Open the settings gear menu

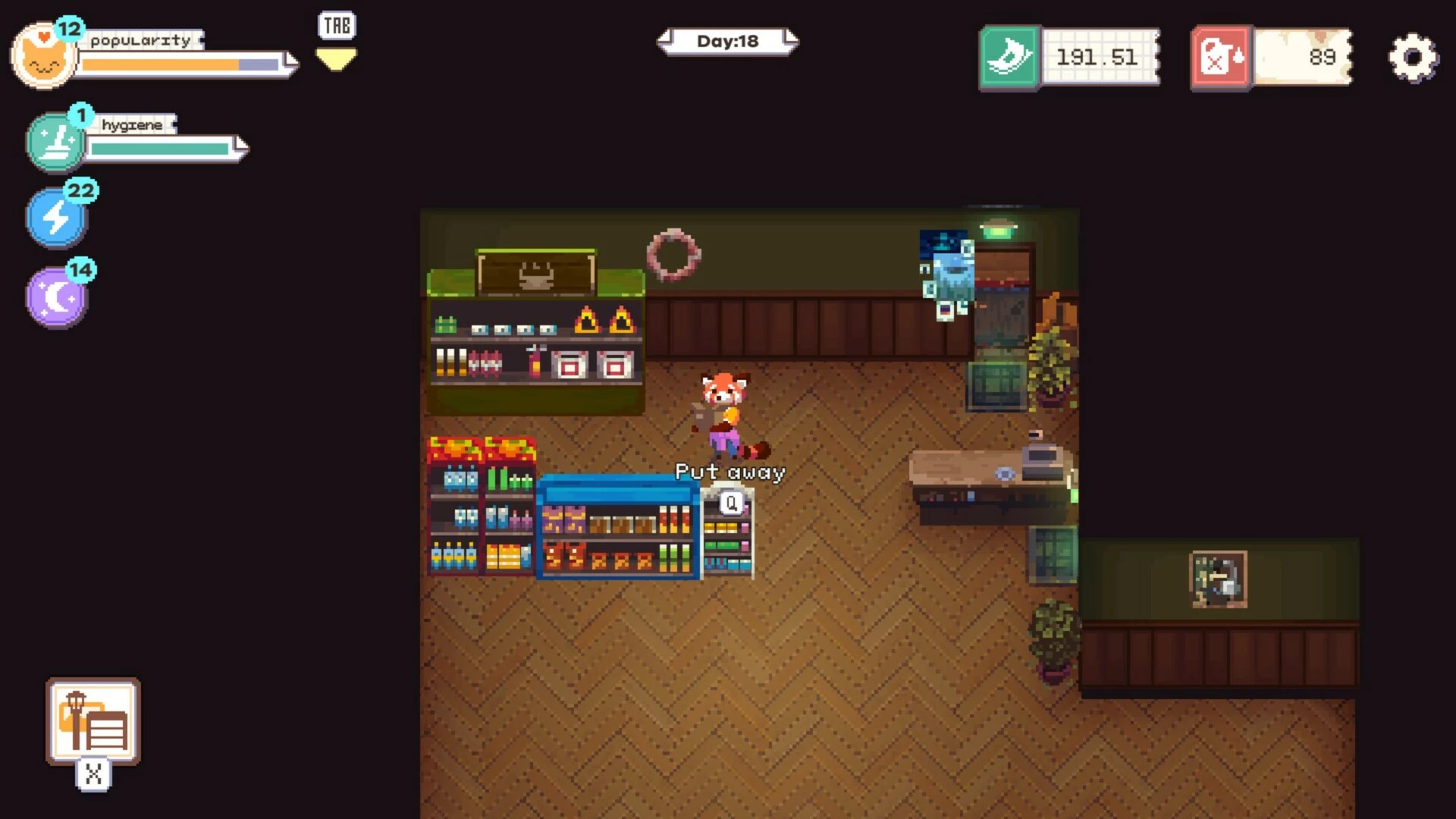[x=1412, y=58]
